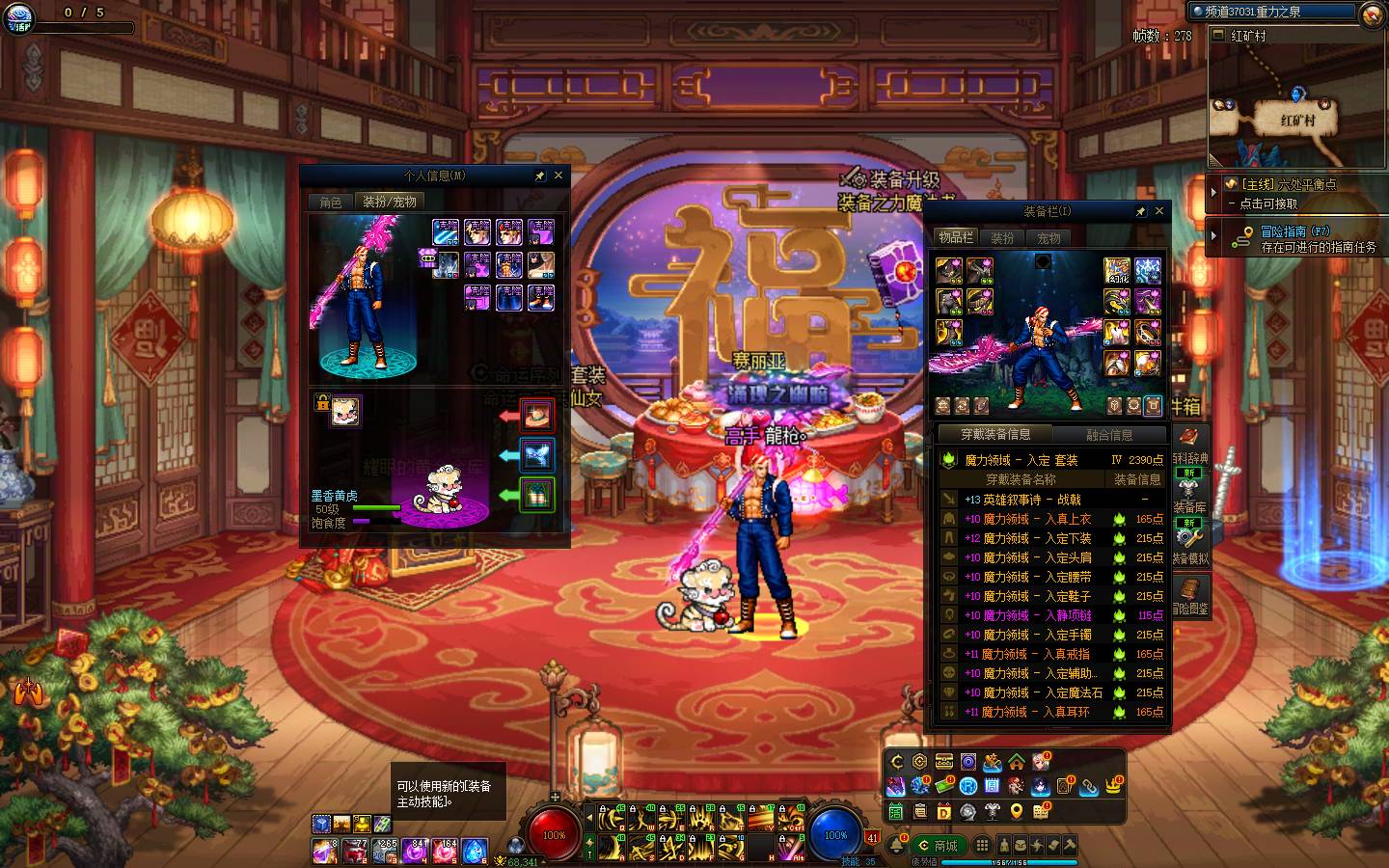
Task: Click the notification bell icon
Action: 898,846
